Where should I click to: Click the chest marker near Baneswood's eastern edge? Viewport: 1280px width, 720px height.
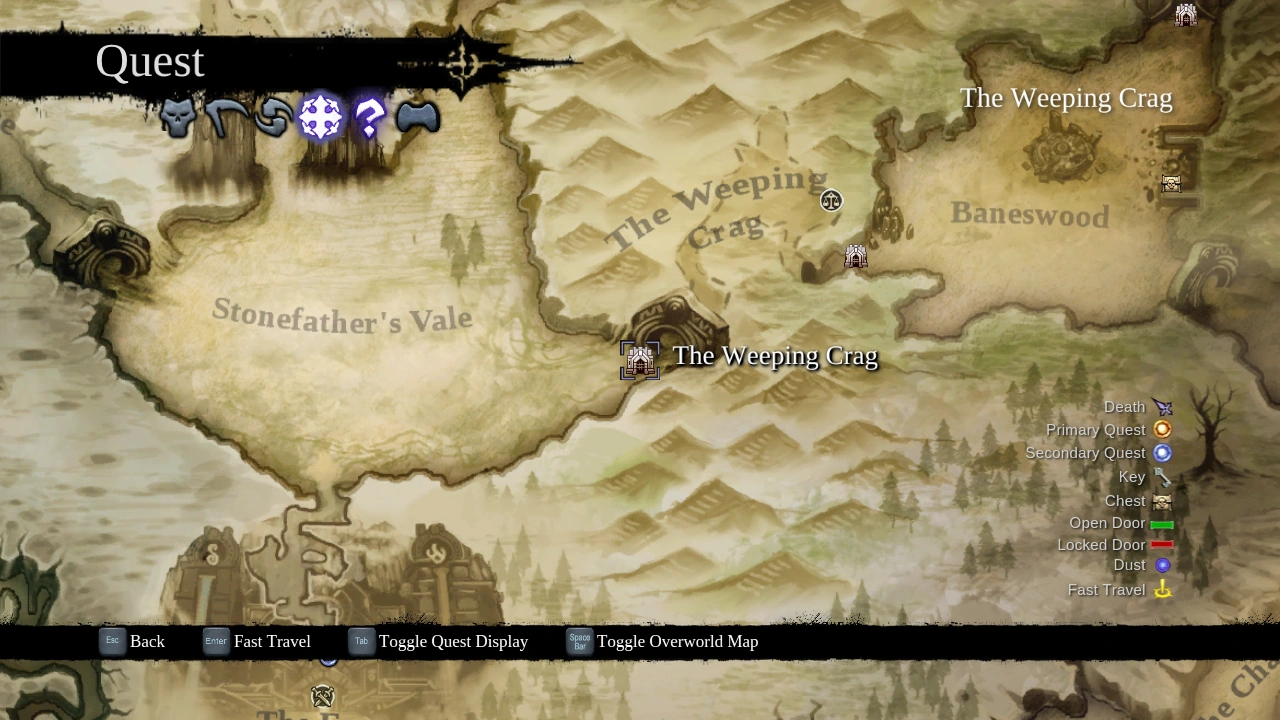[1171, 184]
